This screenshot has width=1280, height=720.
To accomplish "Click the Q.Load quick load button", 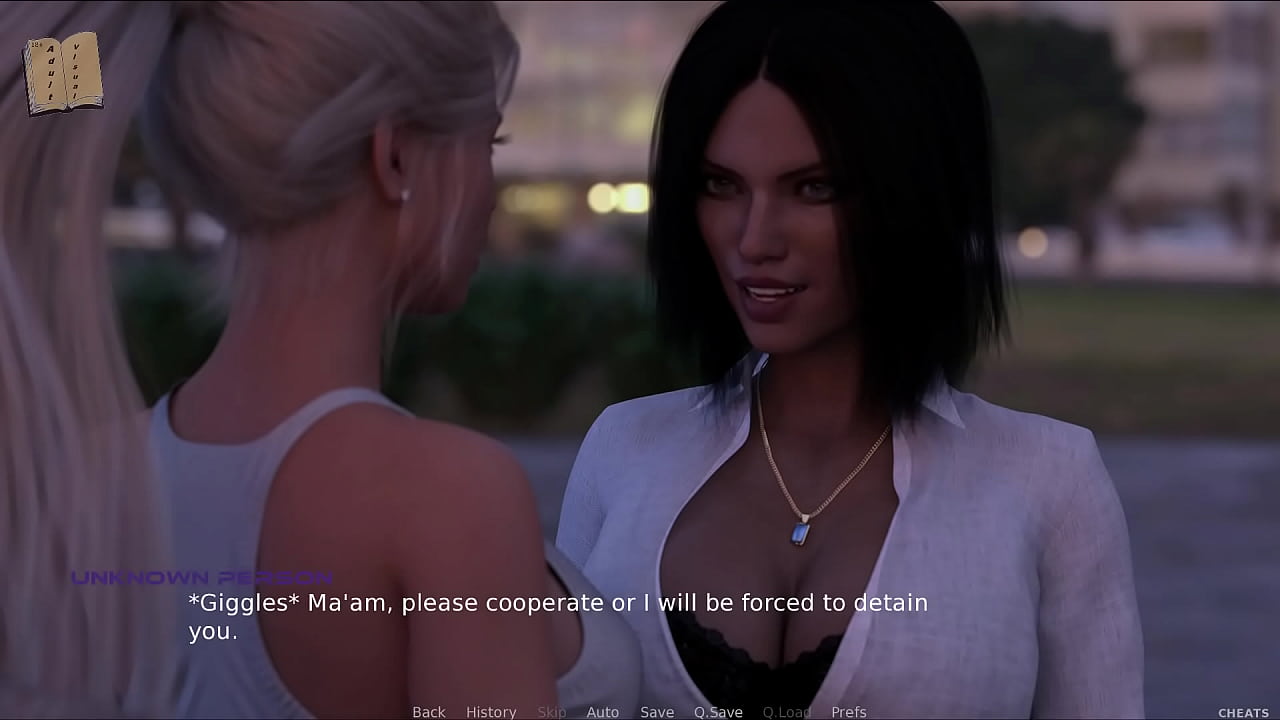I will [x=786, y=712].
